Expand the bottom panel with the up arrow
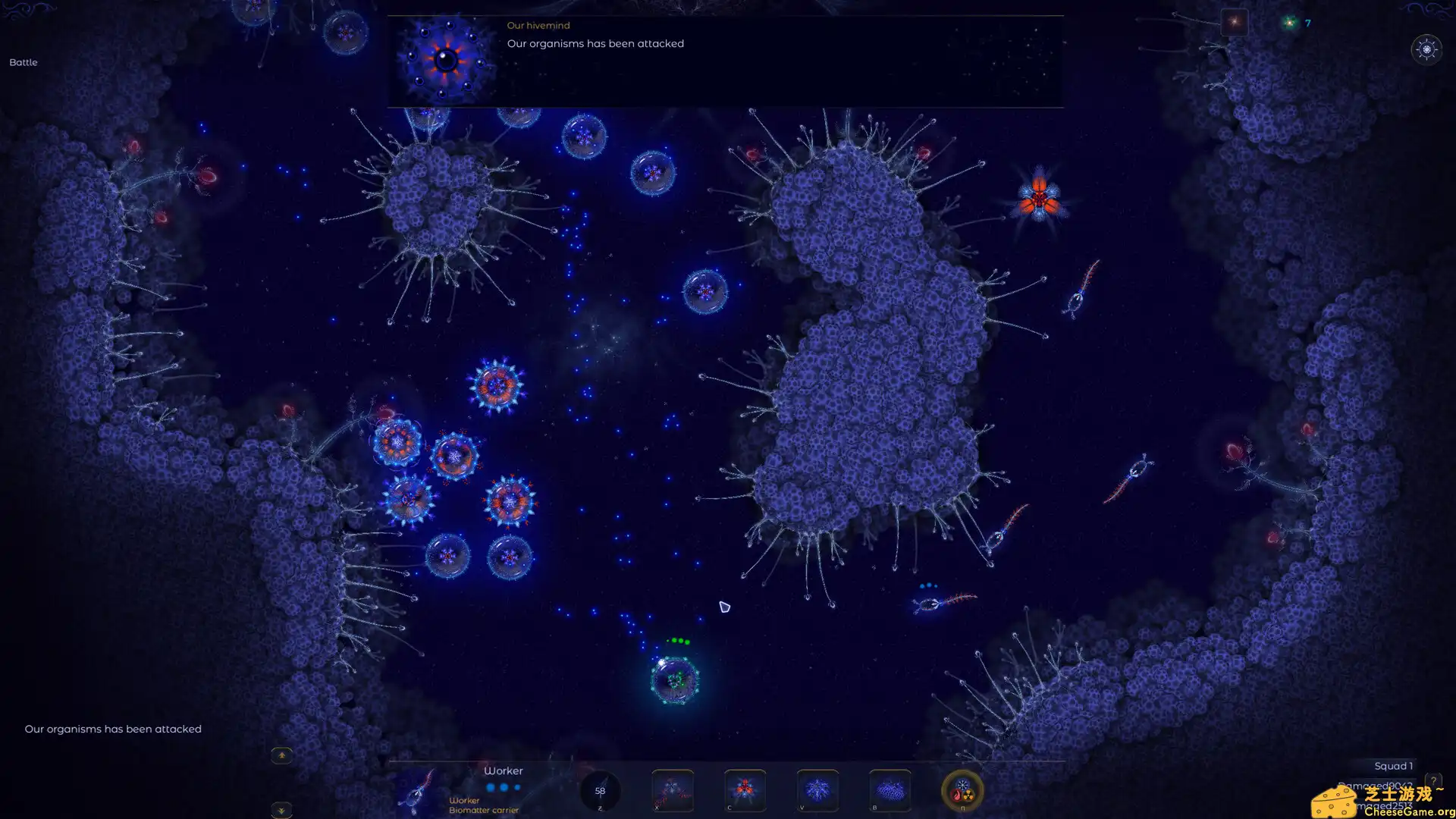The image size is (1456, 819). pos(281,755)
